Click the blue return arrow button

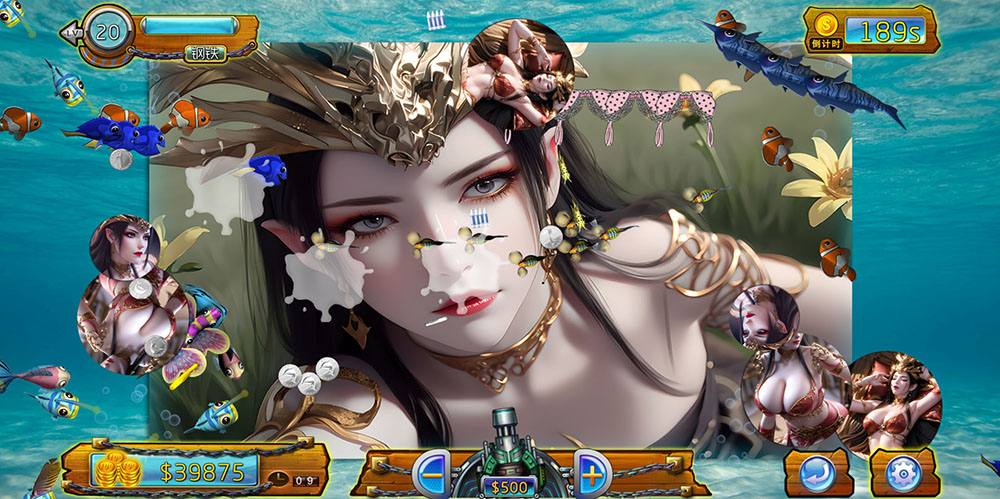pos(817,472)
